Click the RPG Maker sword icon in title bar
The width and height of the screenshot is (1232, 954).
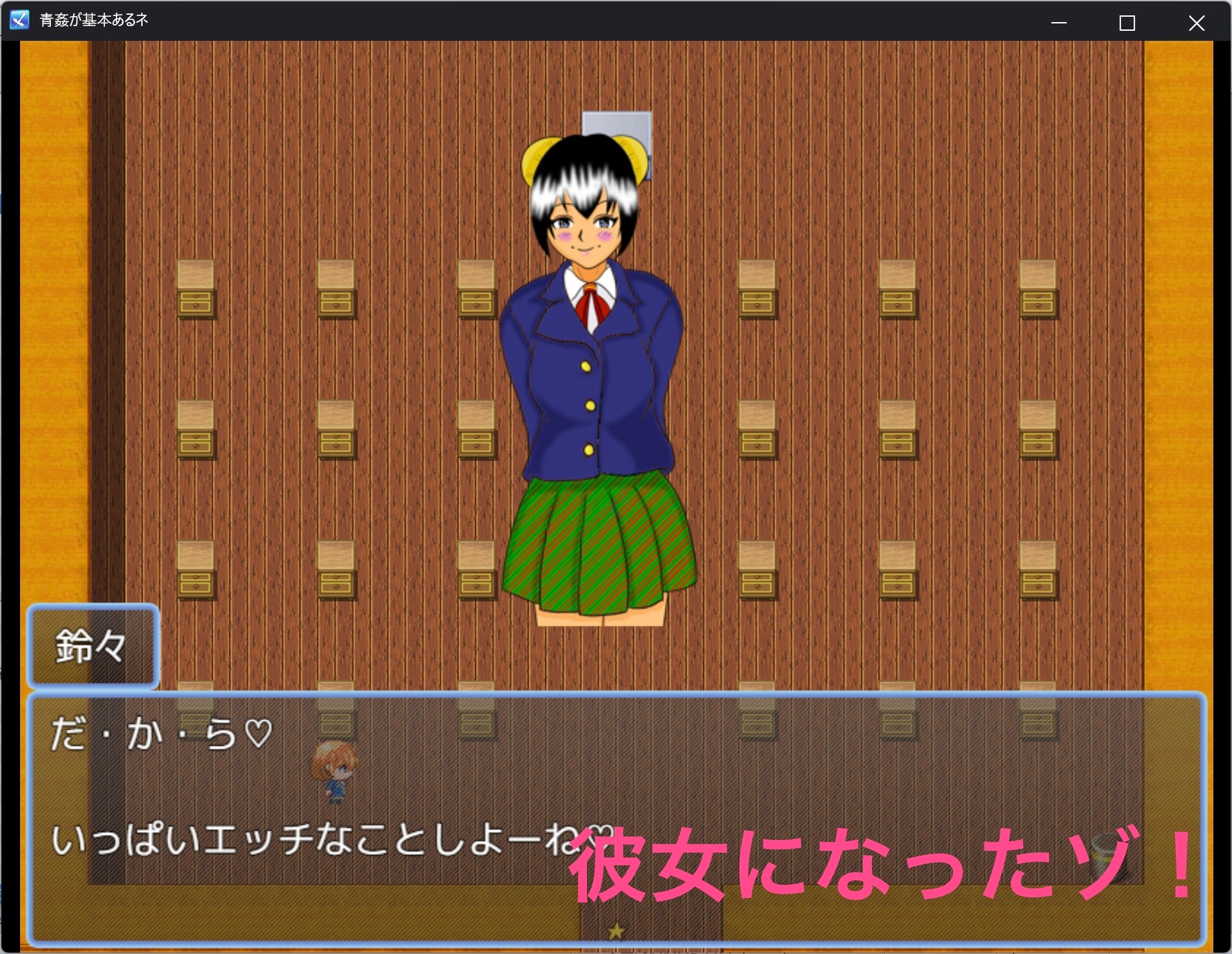(x=19, y=20)
